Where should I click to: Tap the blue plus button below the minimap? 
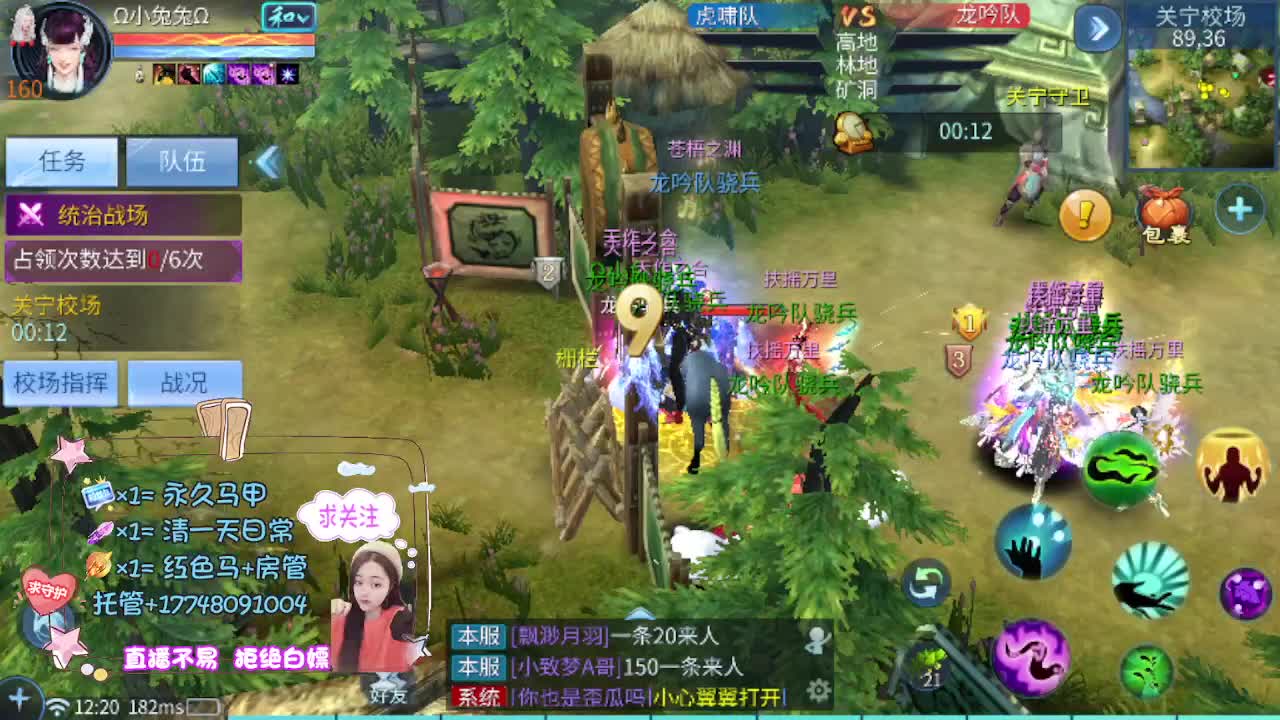(1239, 205)
